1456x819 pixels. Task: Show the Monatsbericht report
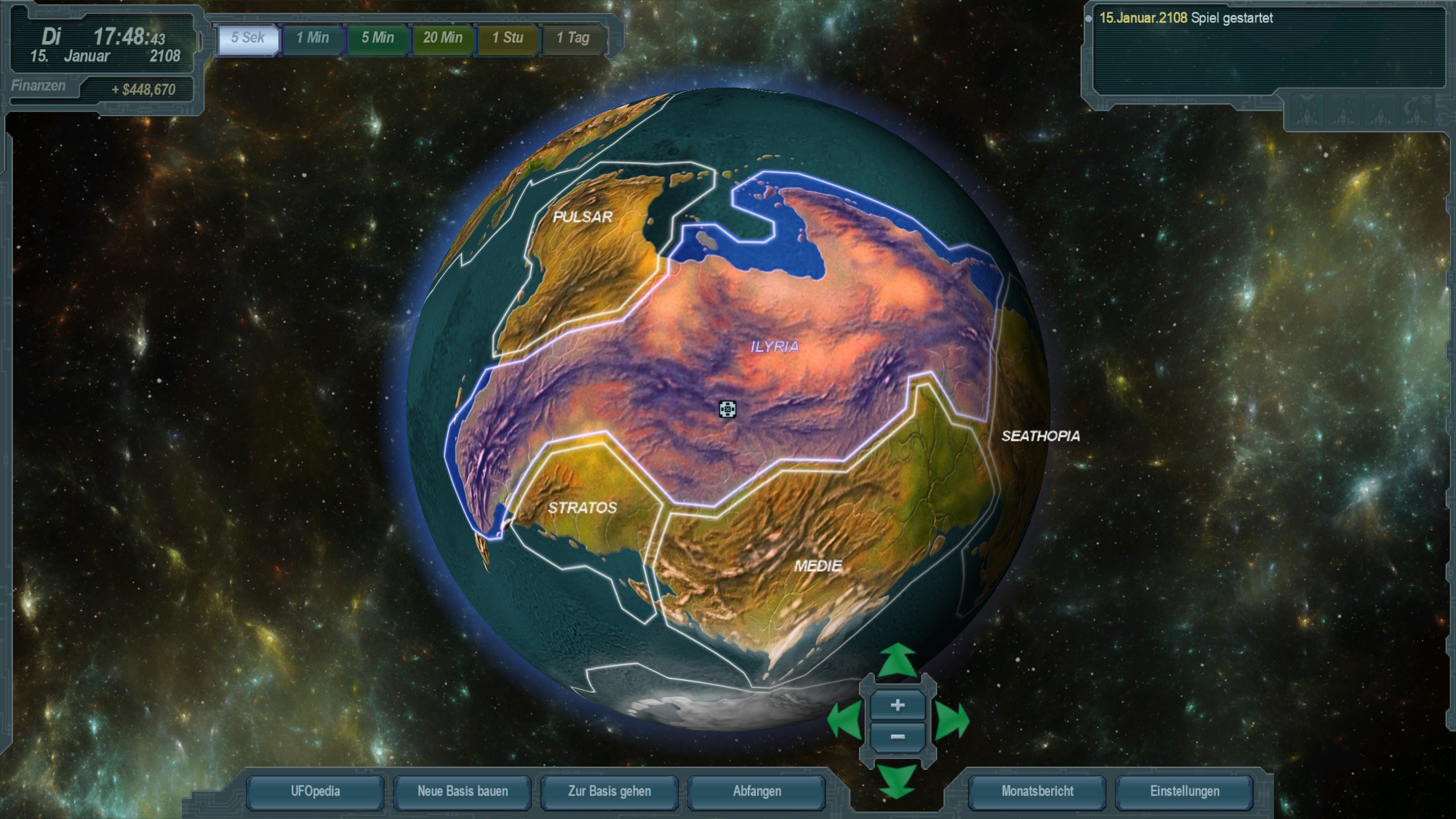point(1037,792)
